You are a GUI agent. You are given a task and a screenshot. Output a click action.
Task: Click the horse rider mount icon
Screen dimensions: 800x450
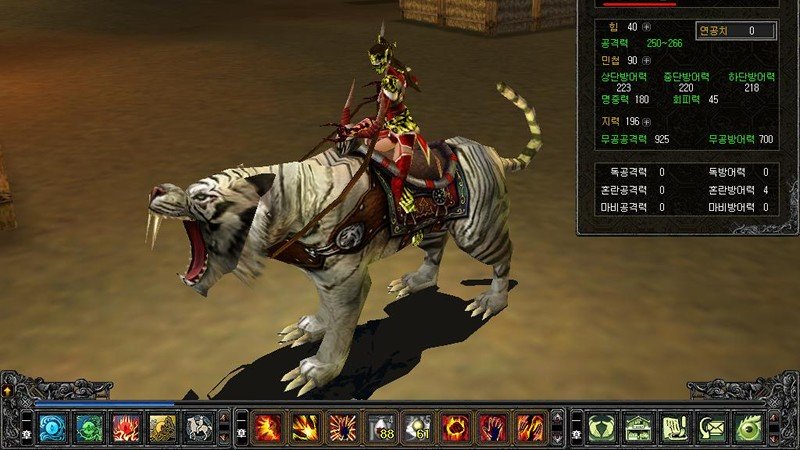click(x=199, y=428)
